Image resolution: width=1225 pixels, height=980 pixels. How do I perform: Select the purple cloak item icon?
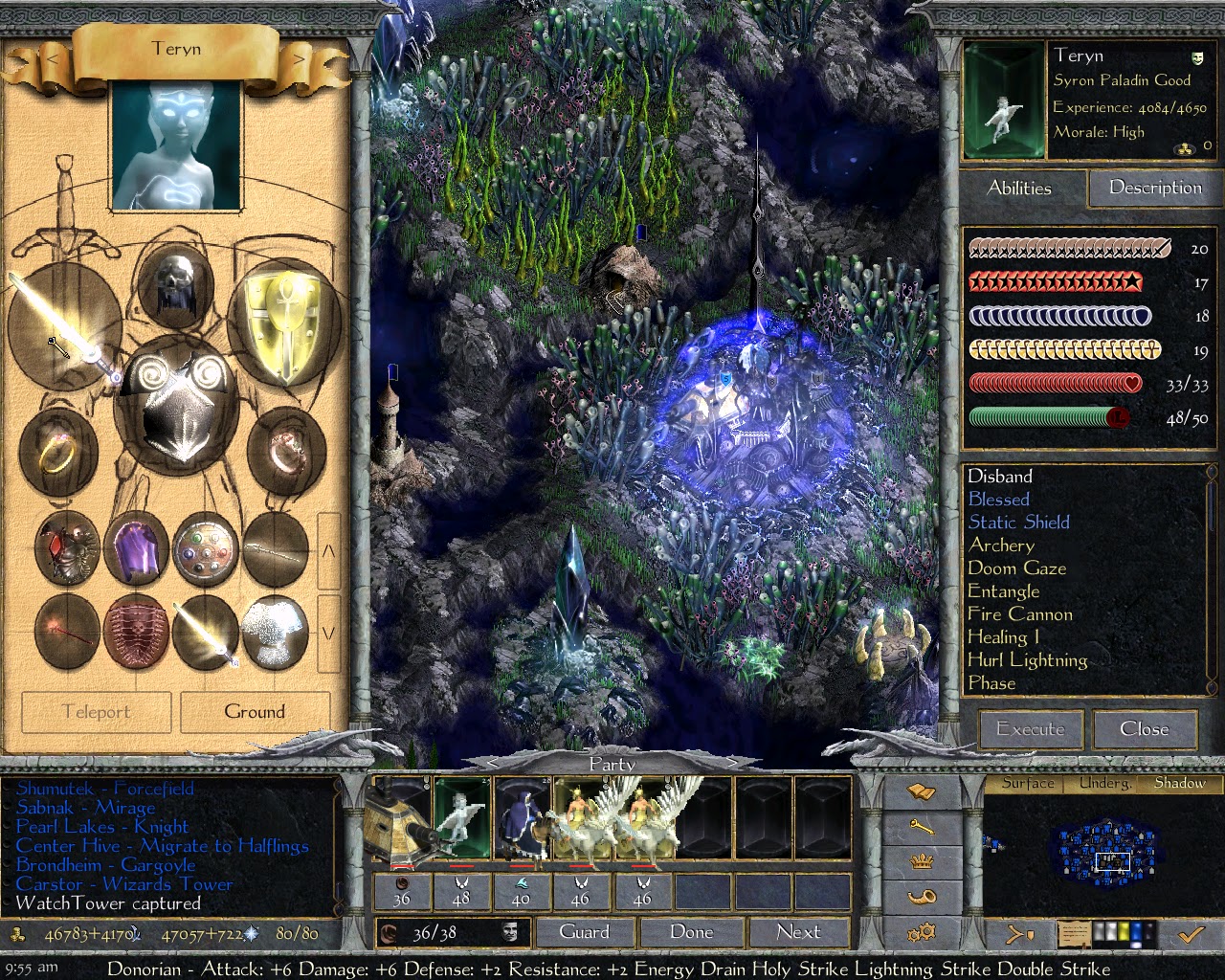(x=135, y=550)
